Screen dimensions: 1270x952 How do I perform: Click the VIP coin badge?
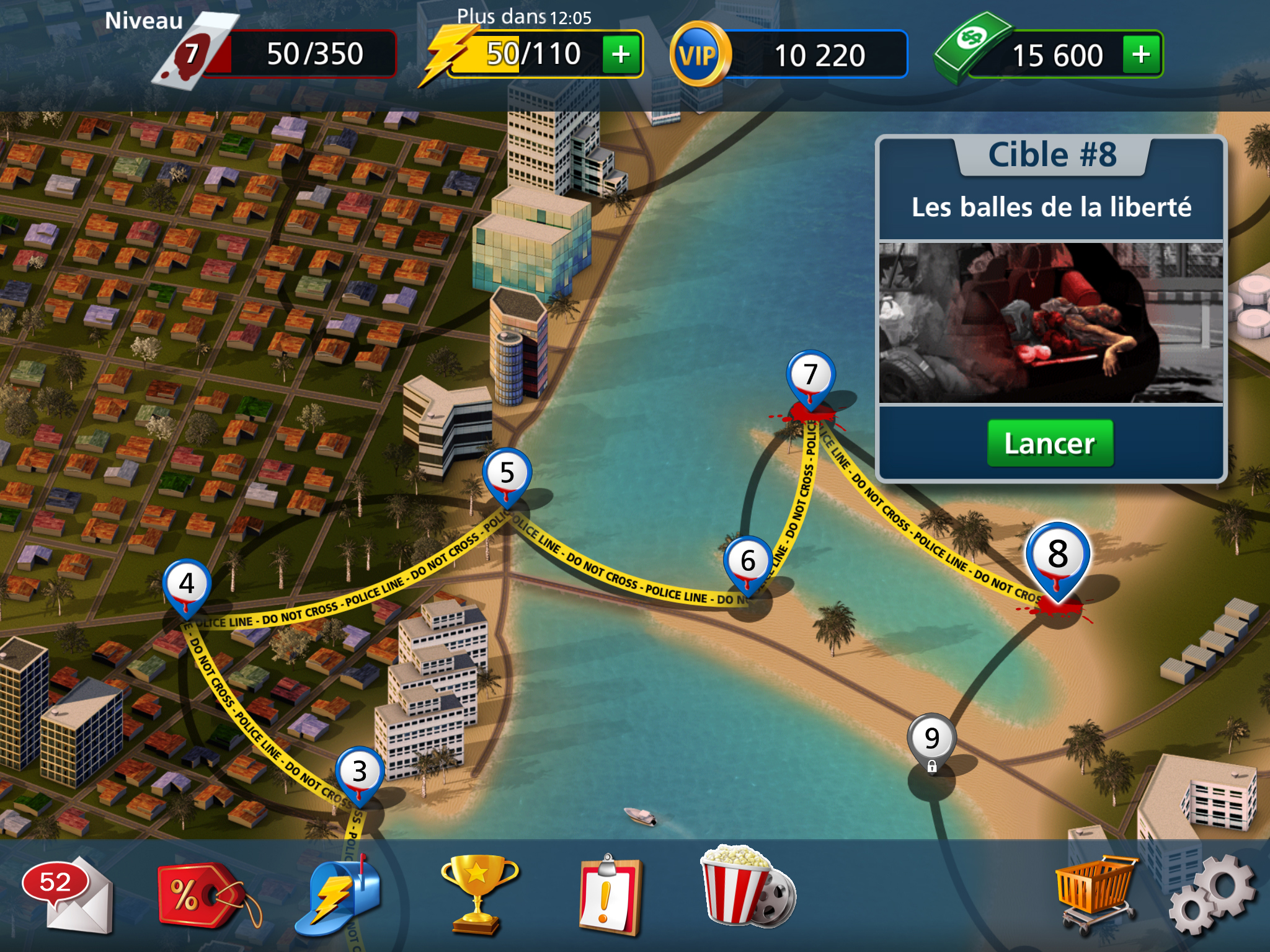tap(699, 55)
